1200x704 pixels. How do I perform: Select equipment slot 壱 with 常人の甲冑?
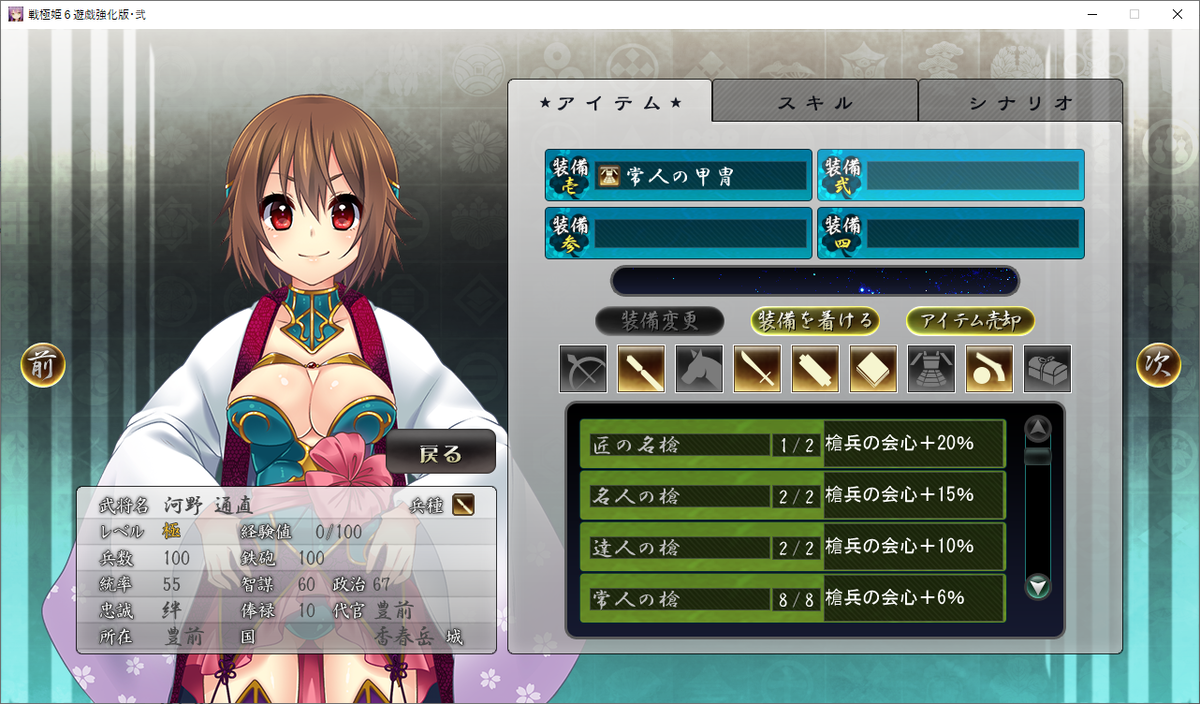679,176
